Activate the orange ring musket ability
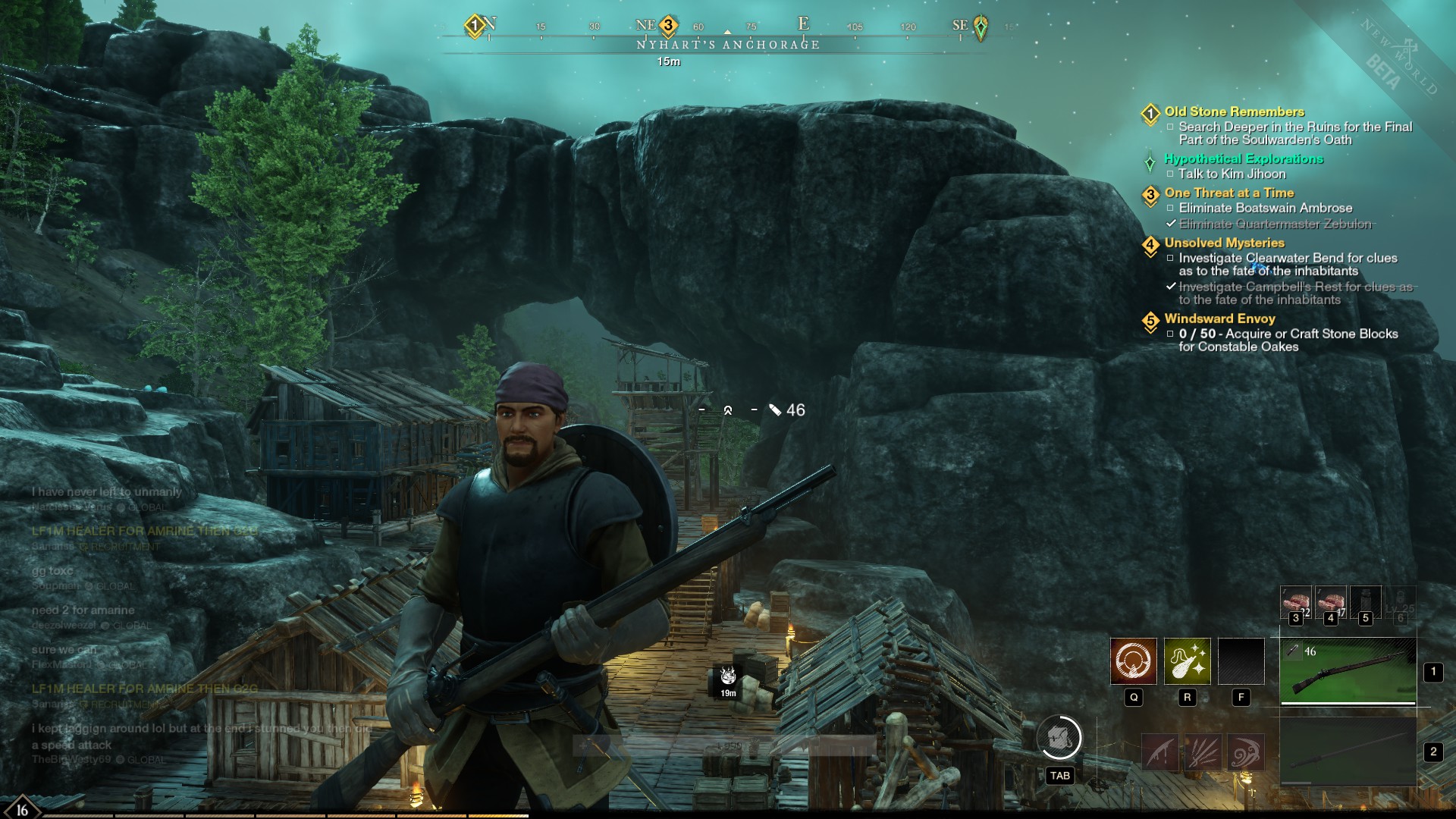The width and height of the screenshot is (1456, 819). coord(1133,661)
